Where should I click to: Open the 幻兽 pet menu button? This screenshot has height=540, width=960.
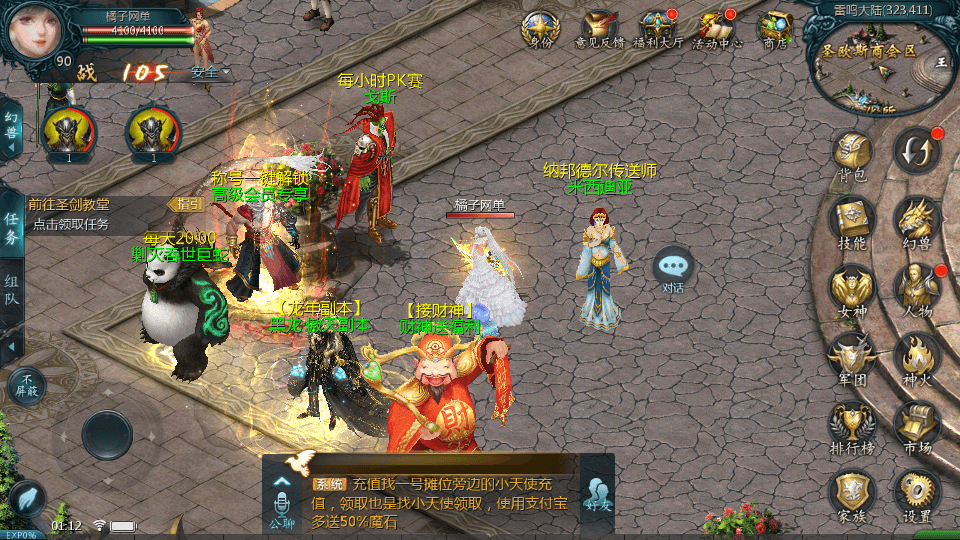point(916,220)
